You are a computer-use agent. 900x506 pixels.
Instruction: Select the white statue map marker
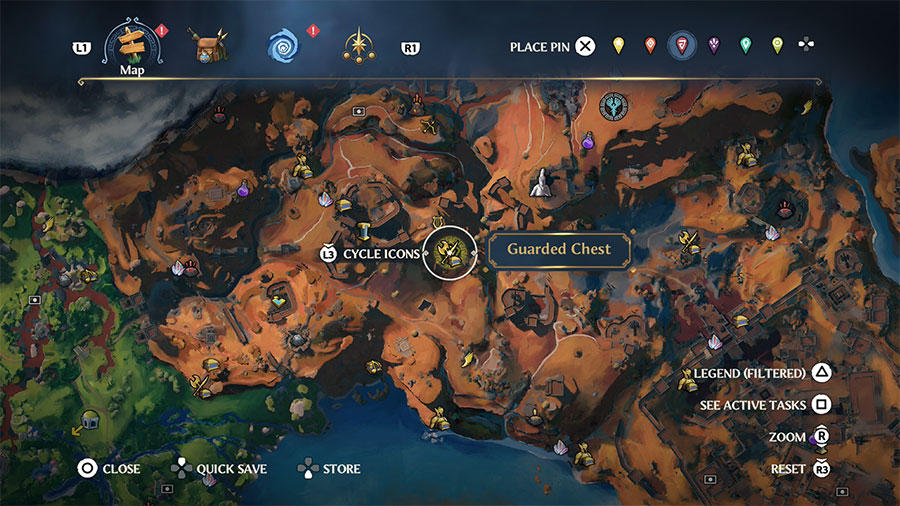pyautogui.click(x=539, y=183)
